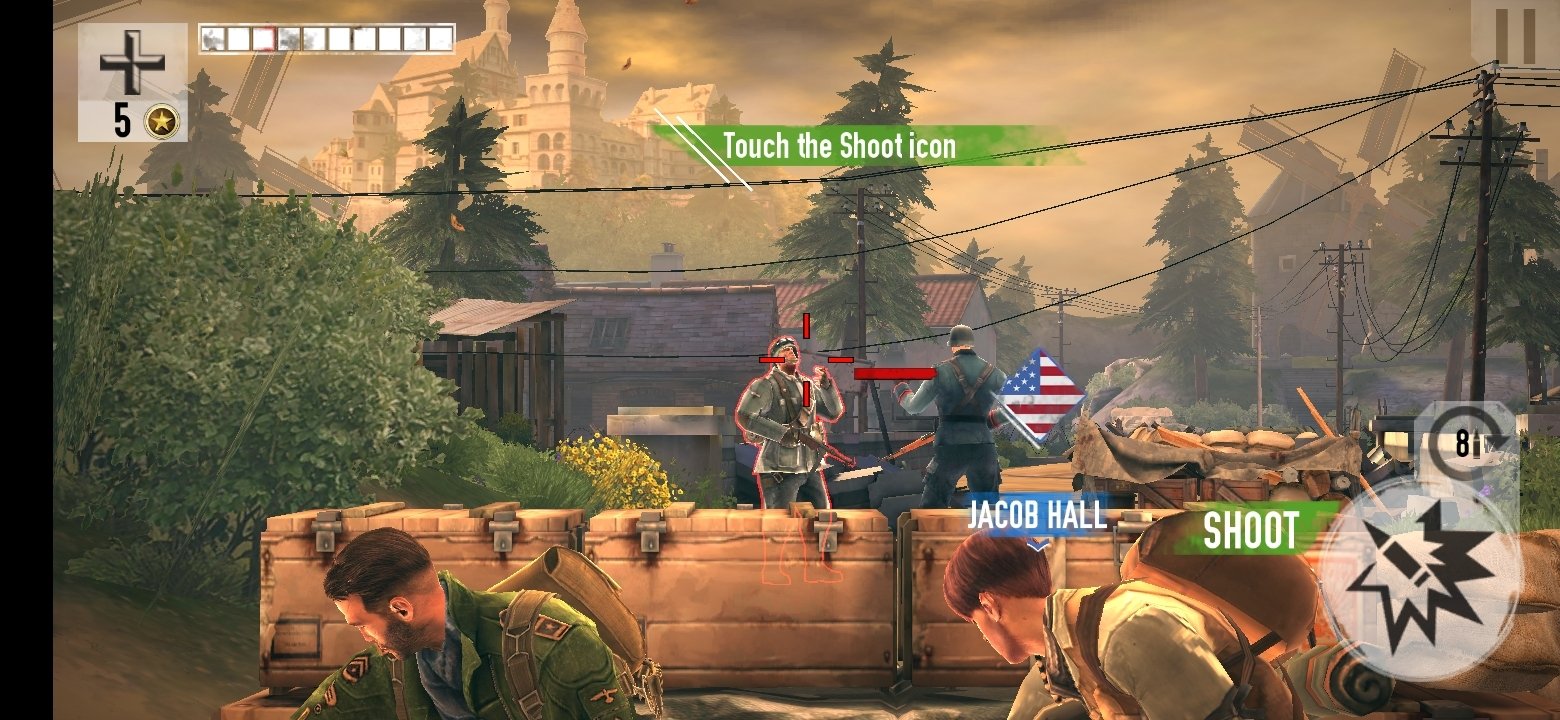Viewport: 1560px width, 720px height.
Task: Reload the weapon with the circular arrow
Action: point(1464,444)
